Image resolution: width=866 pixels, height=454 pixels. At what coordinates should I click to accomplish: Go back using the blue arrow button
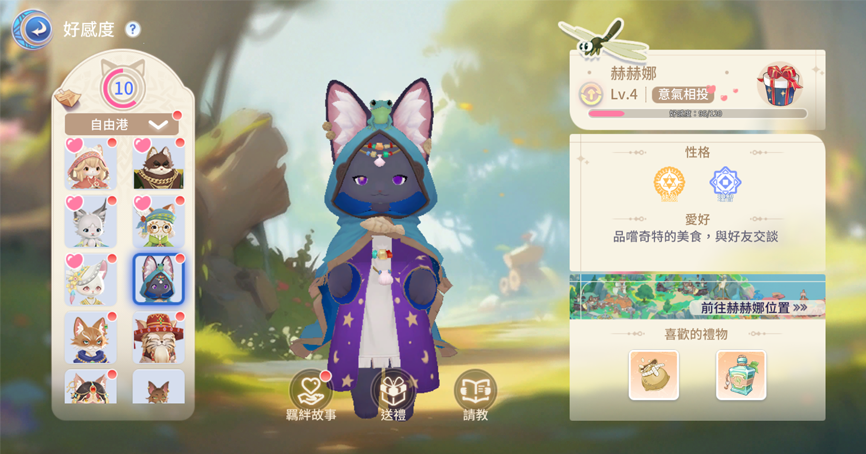pos(31,29)
